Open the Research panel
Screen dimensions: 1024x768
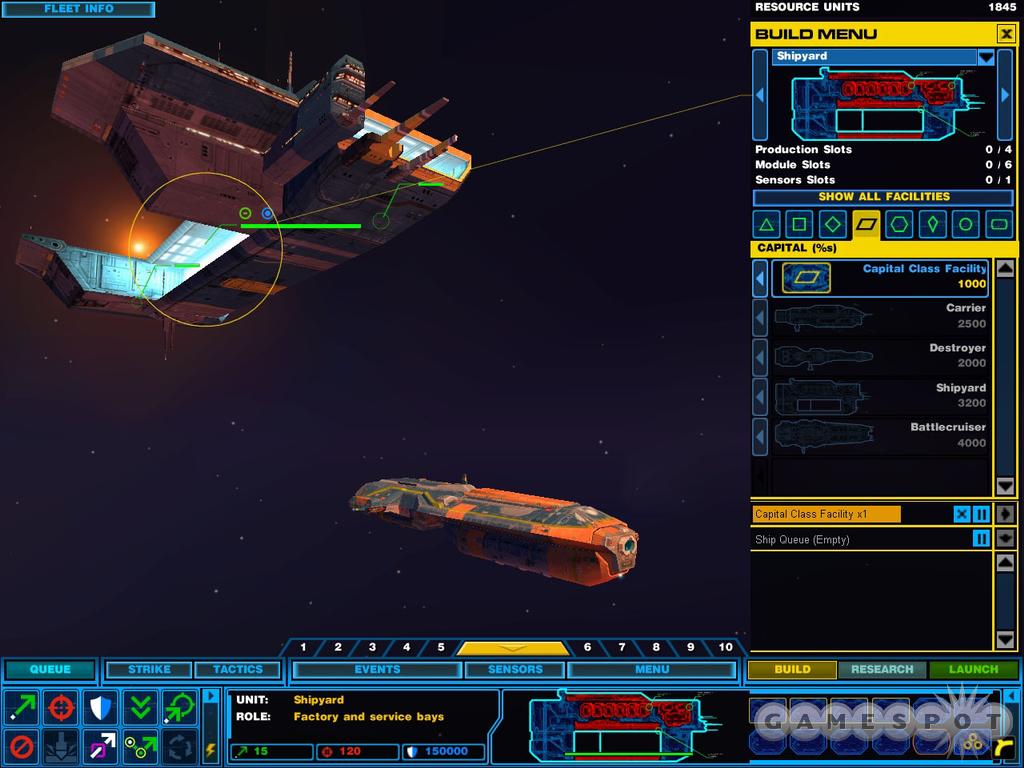(x=882, y=670)
